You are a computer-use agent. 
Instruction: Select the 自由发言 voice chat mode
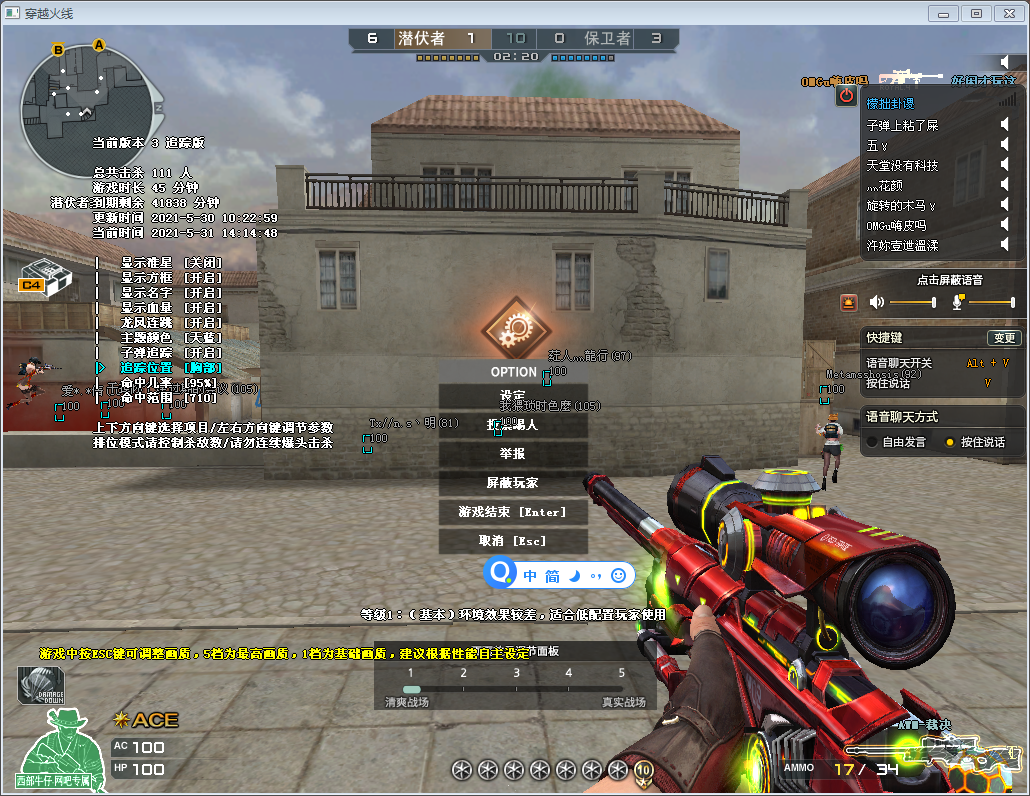pos(872,441)
